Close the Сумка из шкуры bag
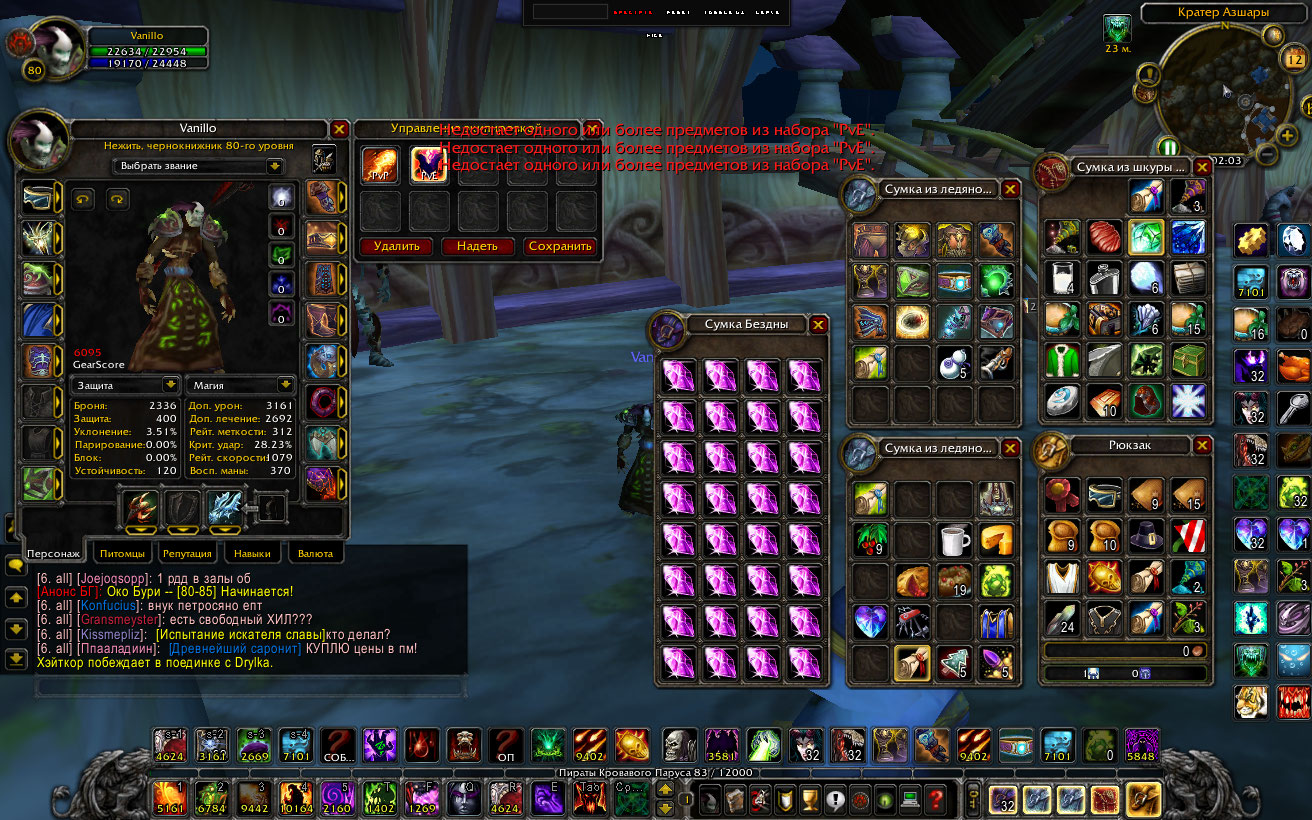Screen dimensions: 1312x820 click(1202, 167)
